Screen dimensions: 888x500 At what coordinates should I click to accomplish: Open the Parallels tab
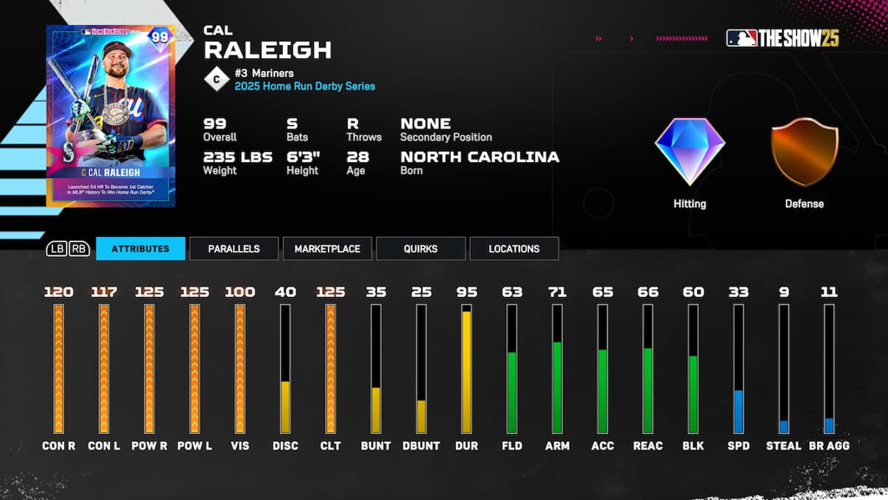click(234, 249)
